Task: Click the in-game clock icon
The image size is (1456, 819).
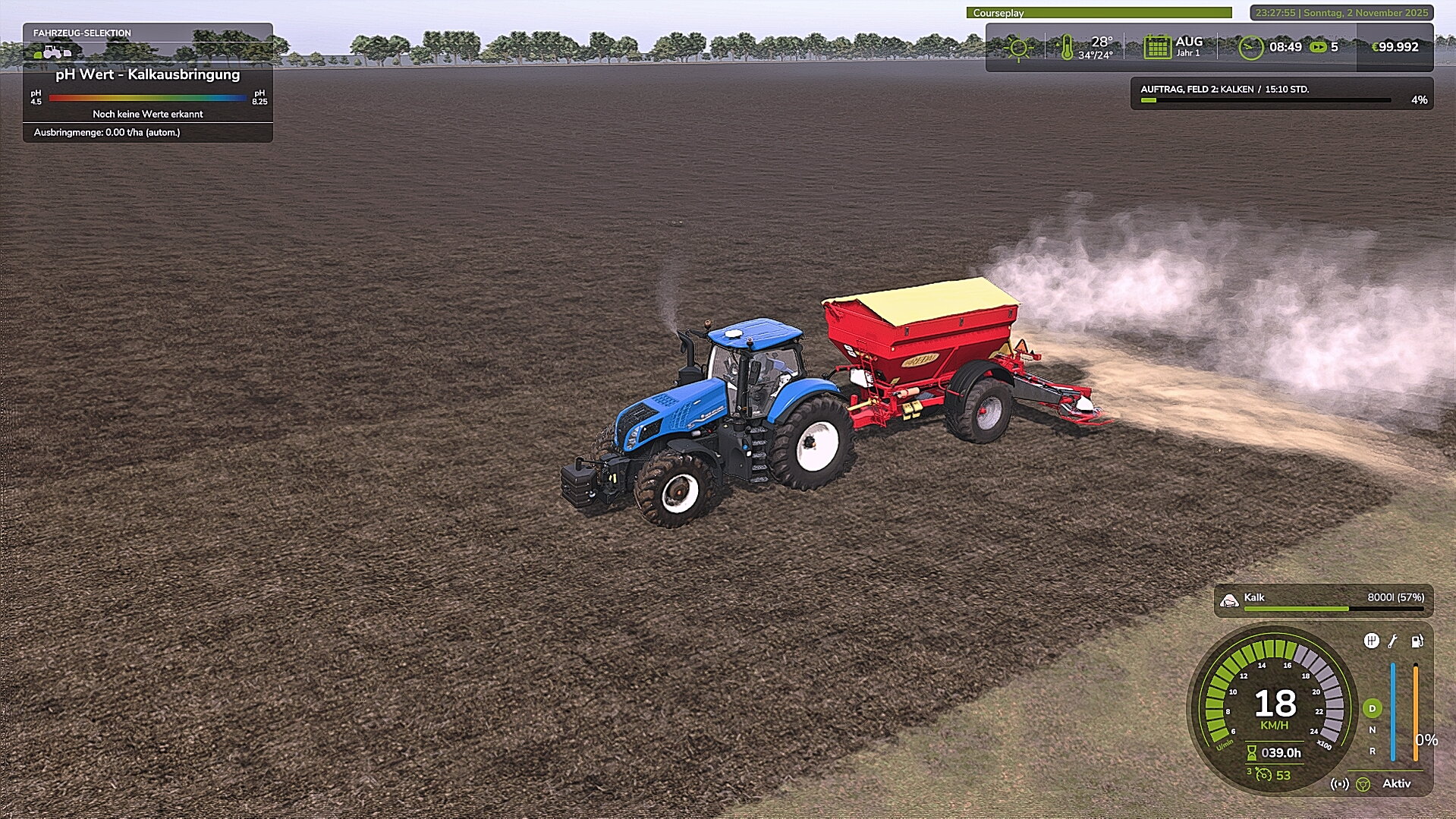Action: tap(1252, 47)
